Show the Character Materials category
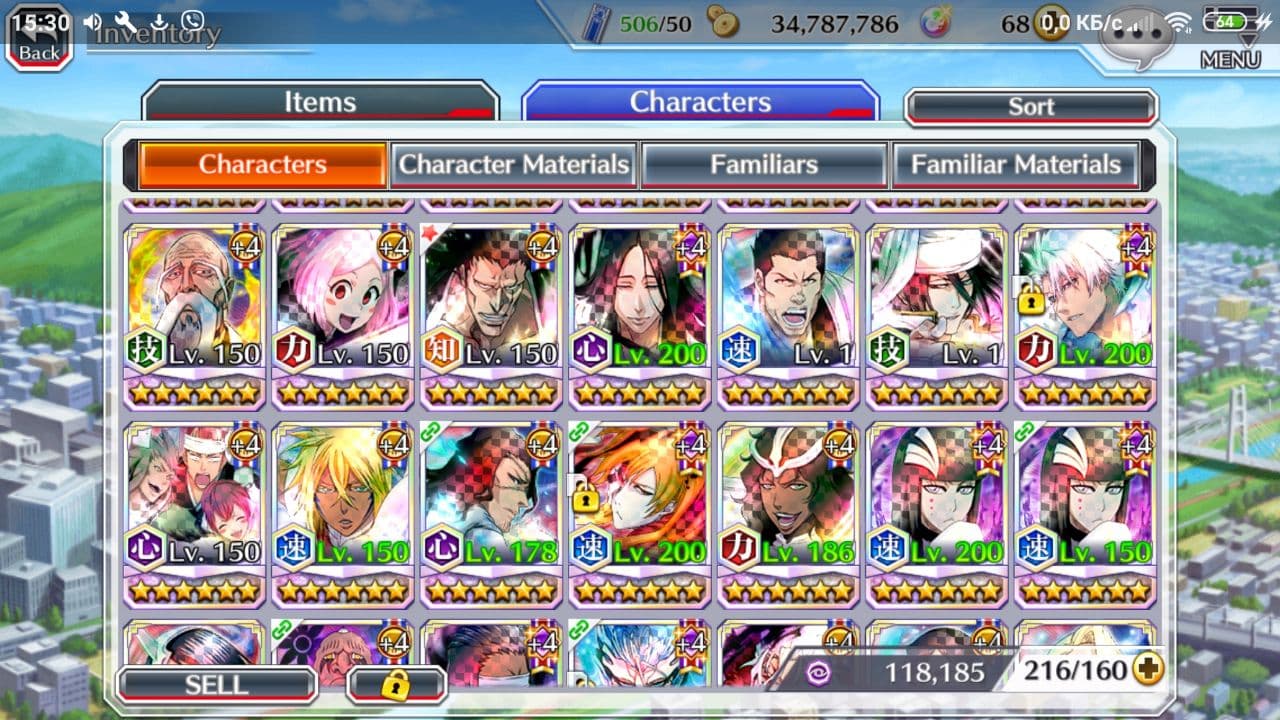Image resolution: width=1280 pixels, height=720 pixels. (x=514, y=165)
